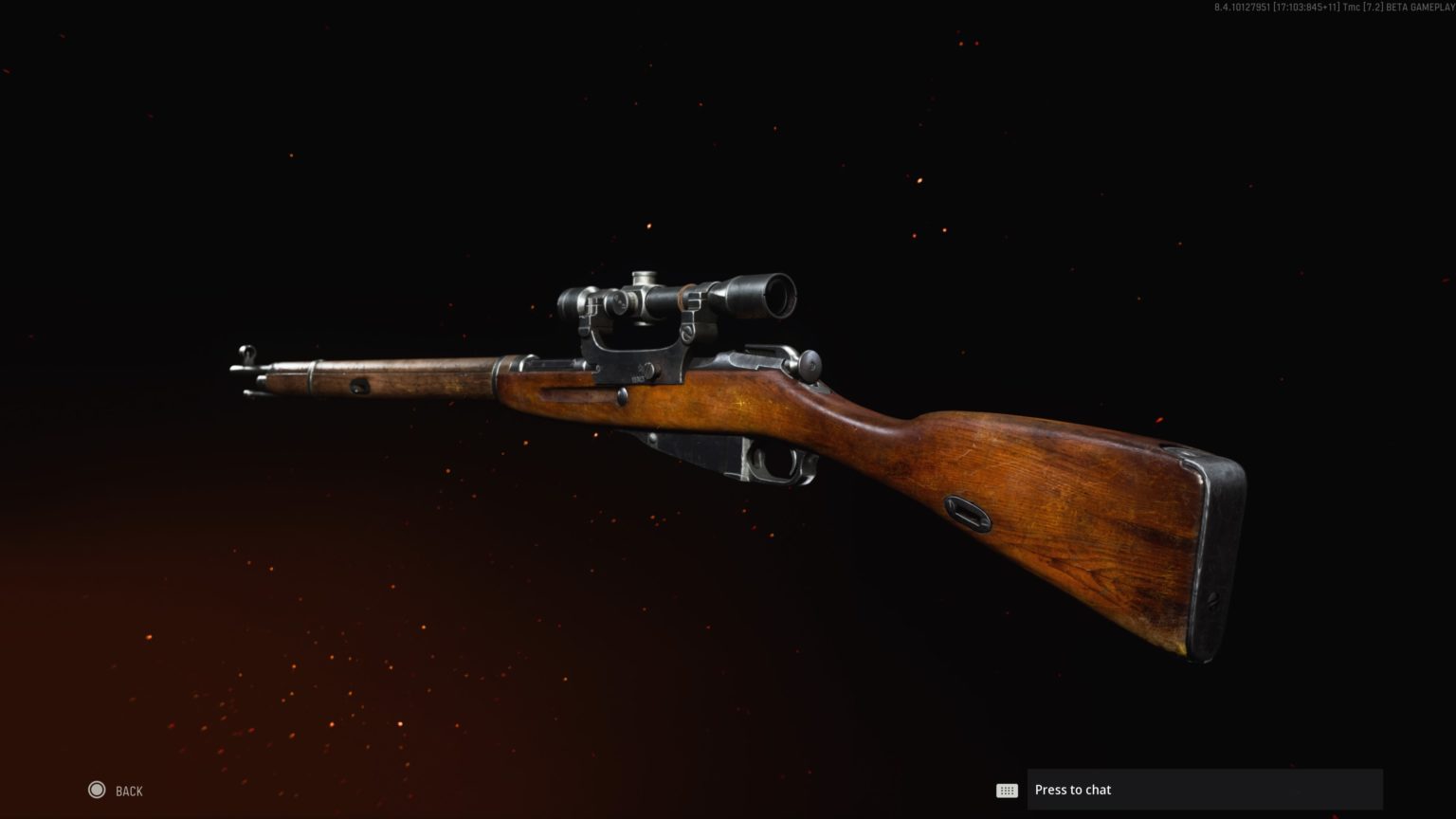The width and height of the screenshot is (1456, 819).
Task: Click the version number text in the top right
Action: pyautogui.click(x=1244, y=8)
